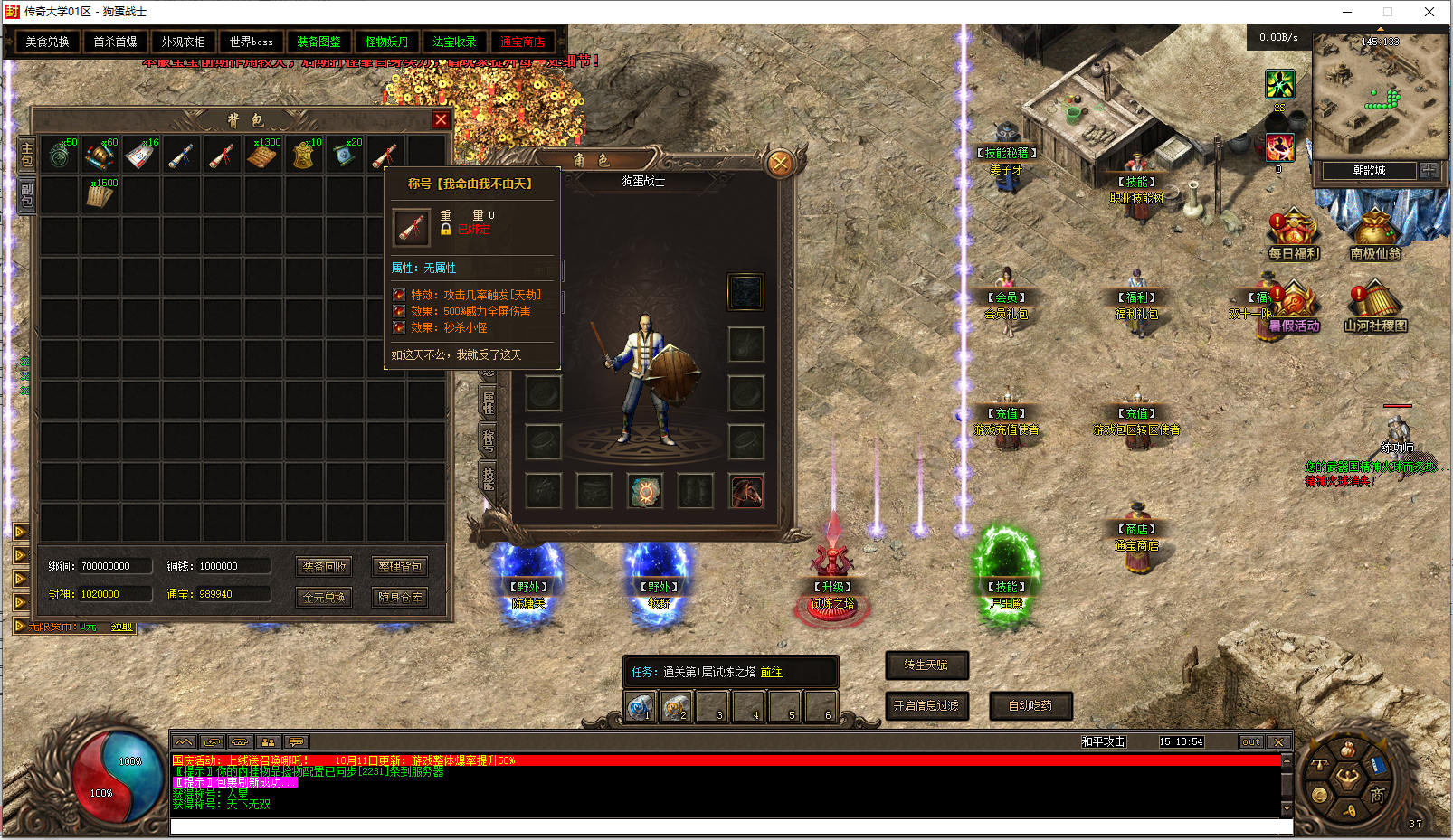Viewport: 1453px width, 840px height.
Task: Open the 世界boss menu
Action: click(251, 42)
